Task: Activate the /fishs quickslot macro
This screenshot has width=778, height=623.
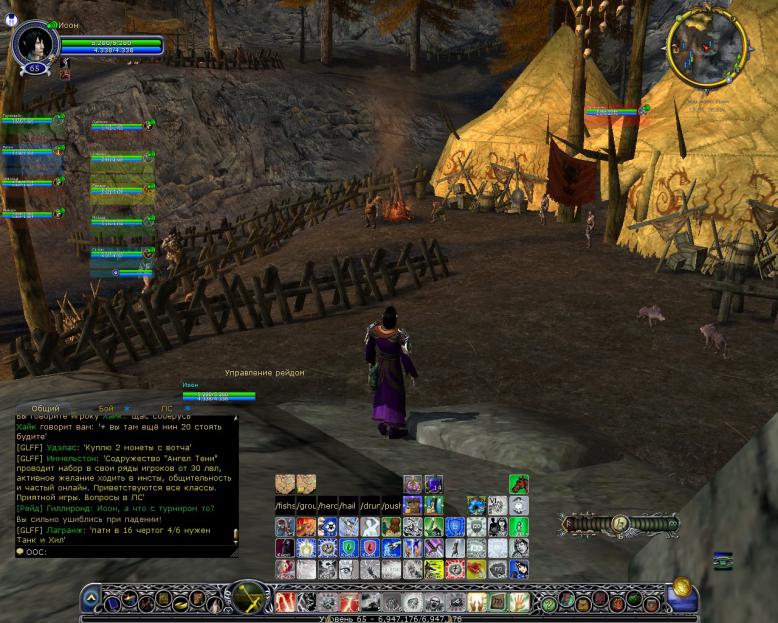Action: point(285,506)
